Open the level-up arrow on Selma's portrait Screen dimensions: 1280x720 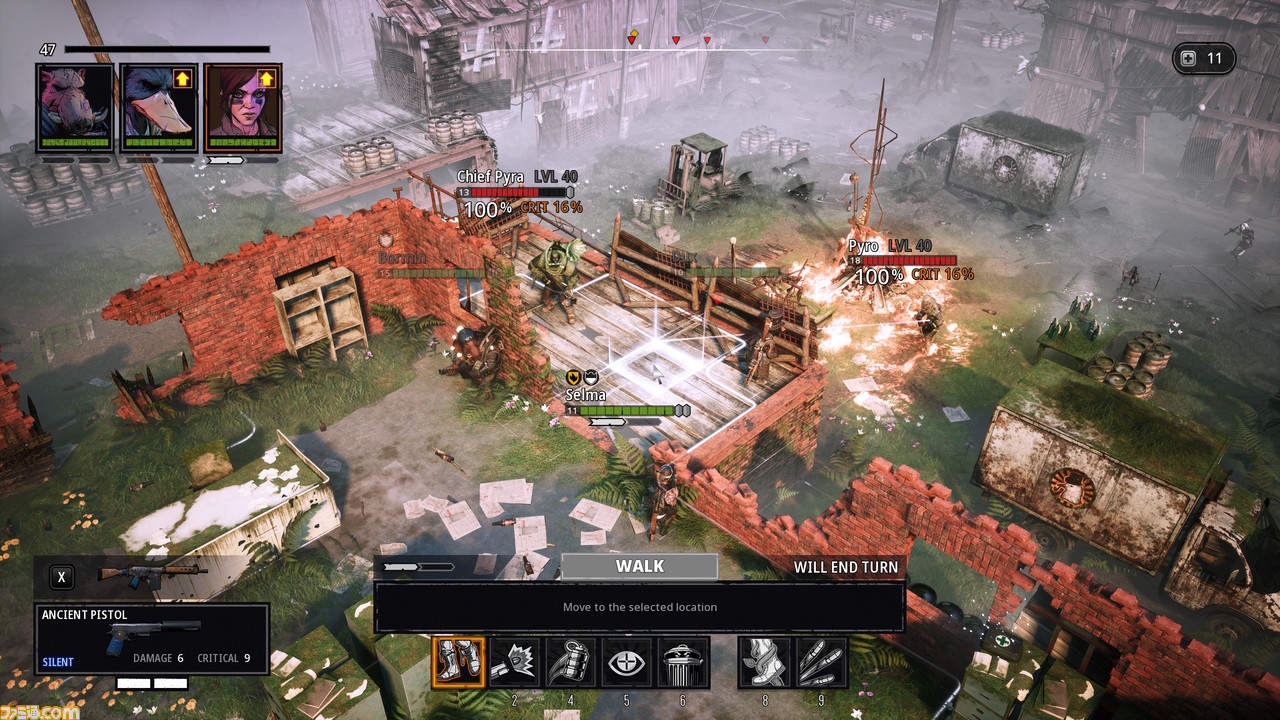(266, 77)
